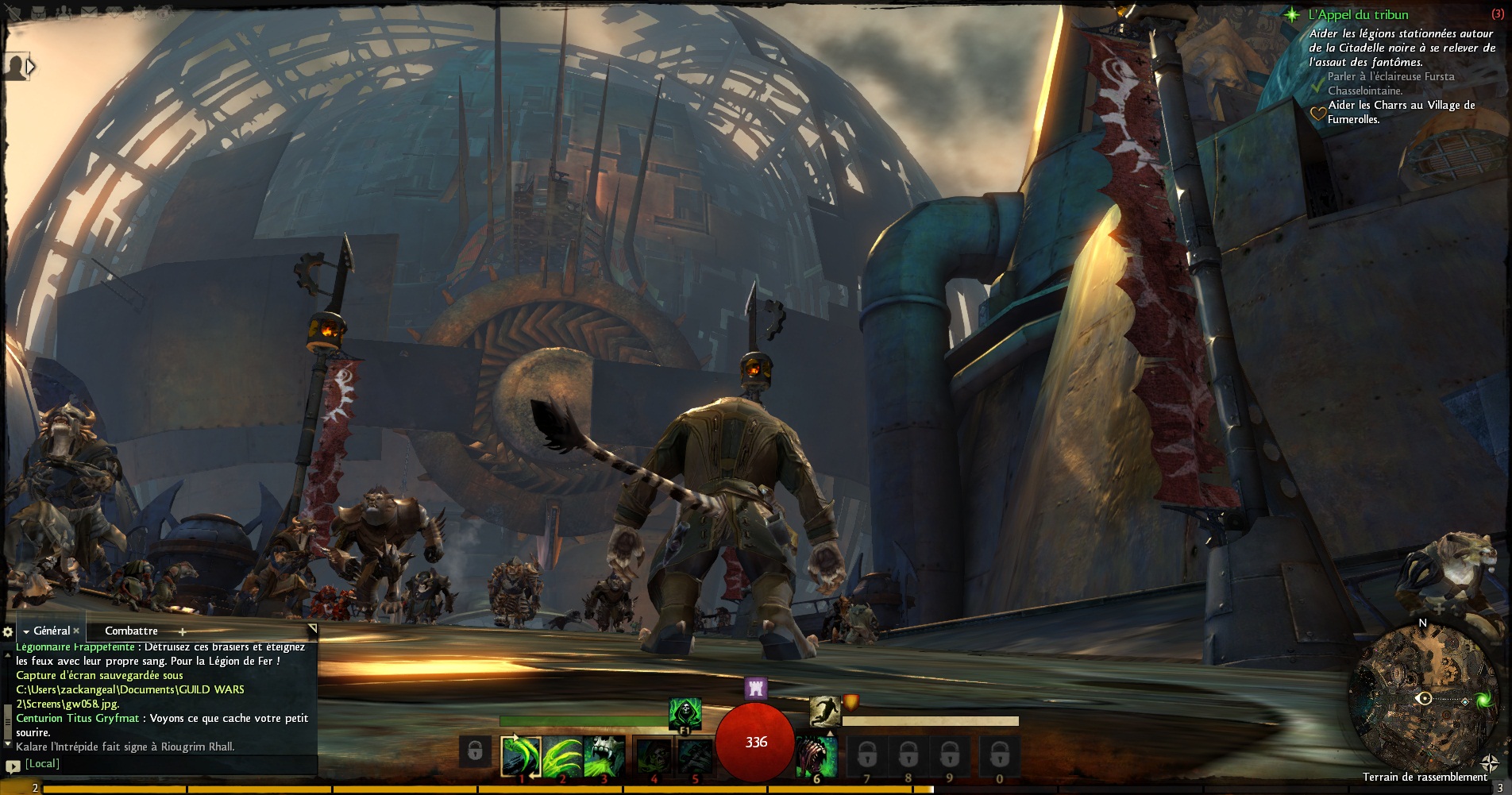This screenshot has width=1512, height=795.
Task: Click the Local chat input field
Action: point(167,764)
